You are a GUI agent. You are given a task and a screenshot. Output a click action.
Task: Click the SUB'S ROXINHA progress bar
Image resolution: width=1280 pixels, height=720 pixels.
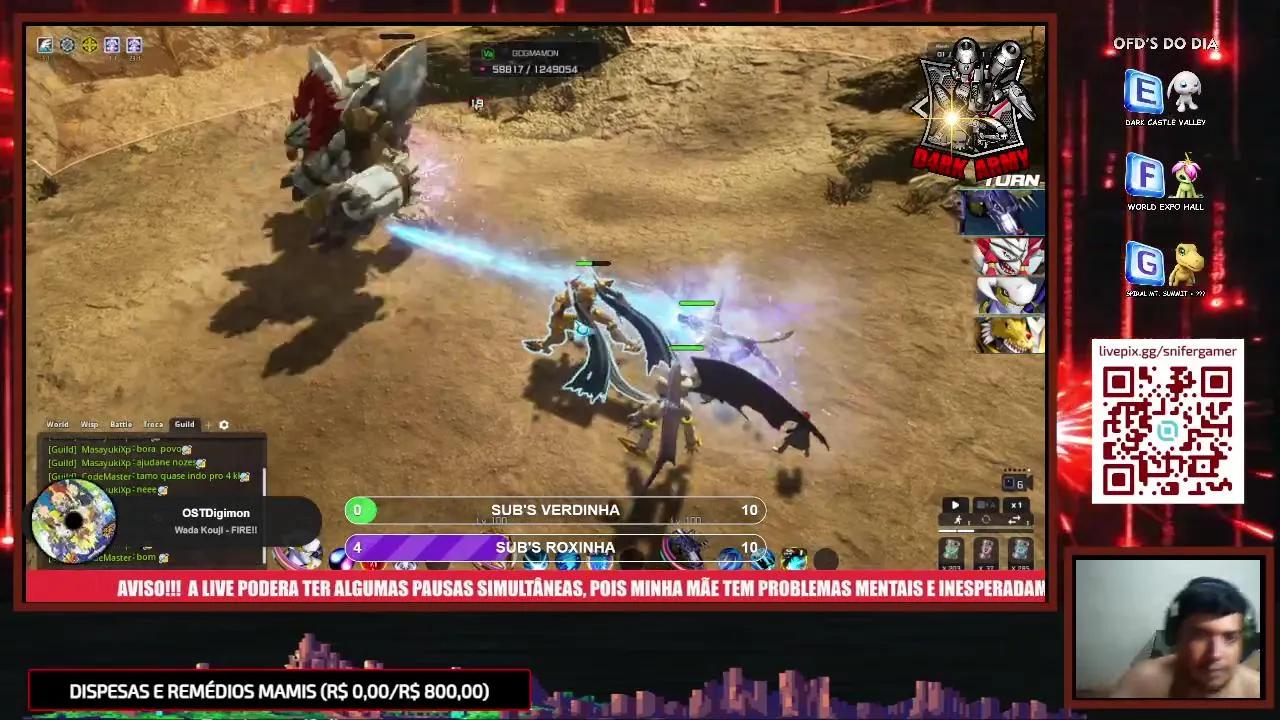pyautogui.click(x=555, y=547)
